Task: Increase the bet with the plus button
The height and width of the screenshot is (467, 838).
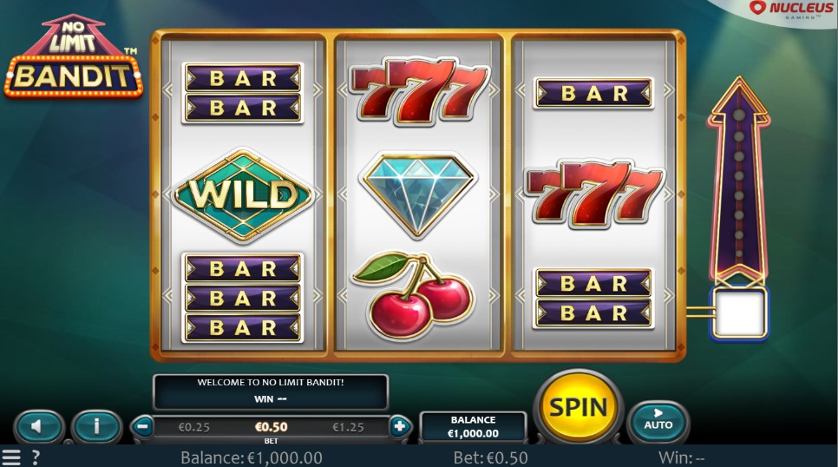Action: click(x=400, y=426)
